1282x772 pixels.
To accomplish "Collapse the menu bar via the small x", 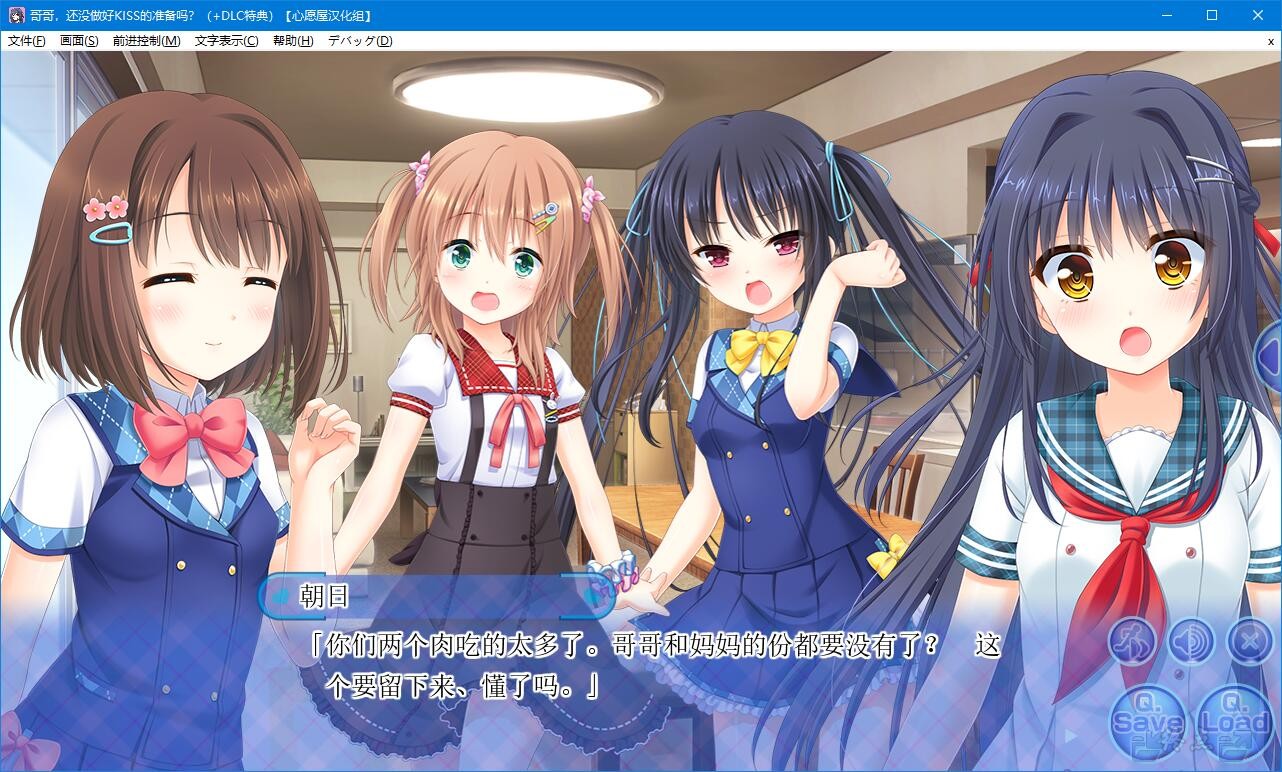I will point(1273,40).
